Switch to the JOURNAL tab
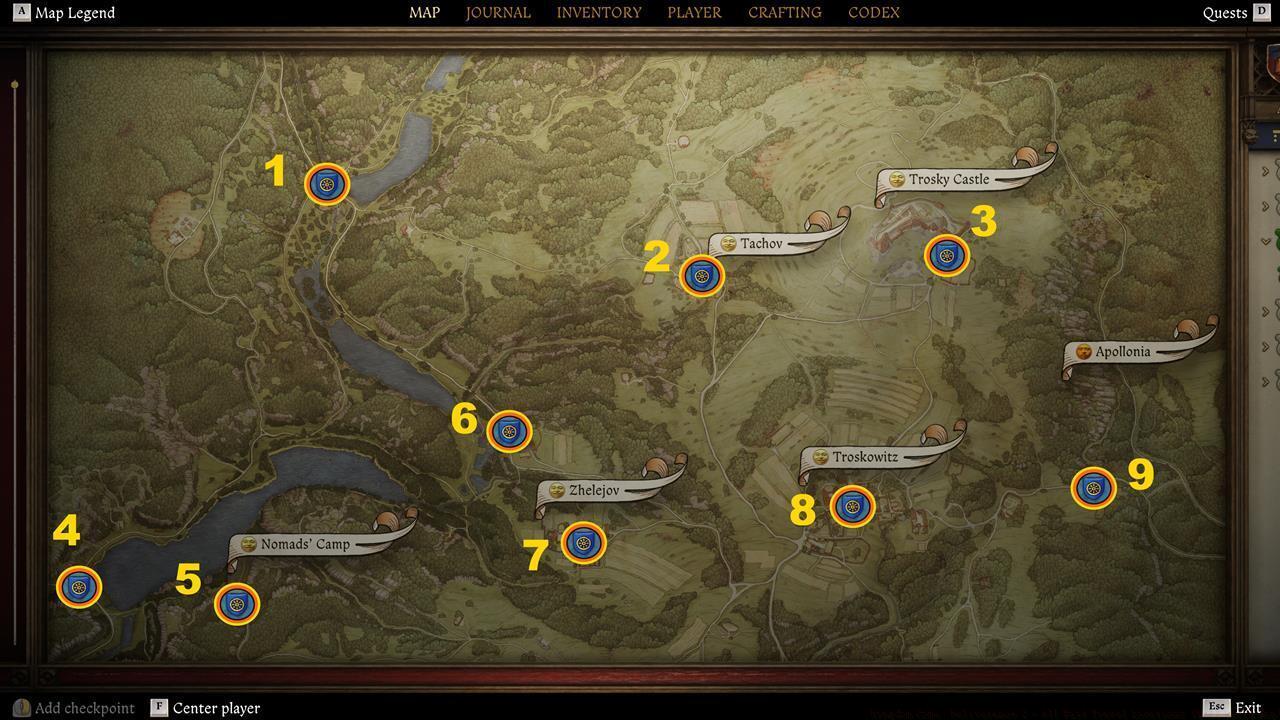 [x=497, y=12]
